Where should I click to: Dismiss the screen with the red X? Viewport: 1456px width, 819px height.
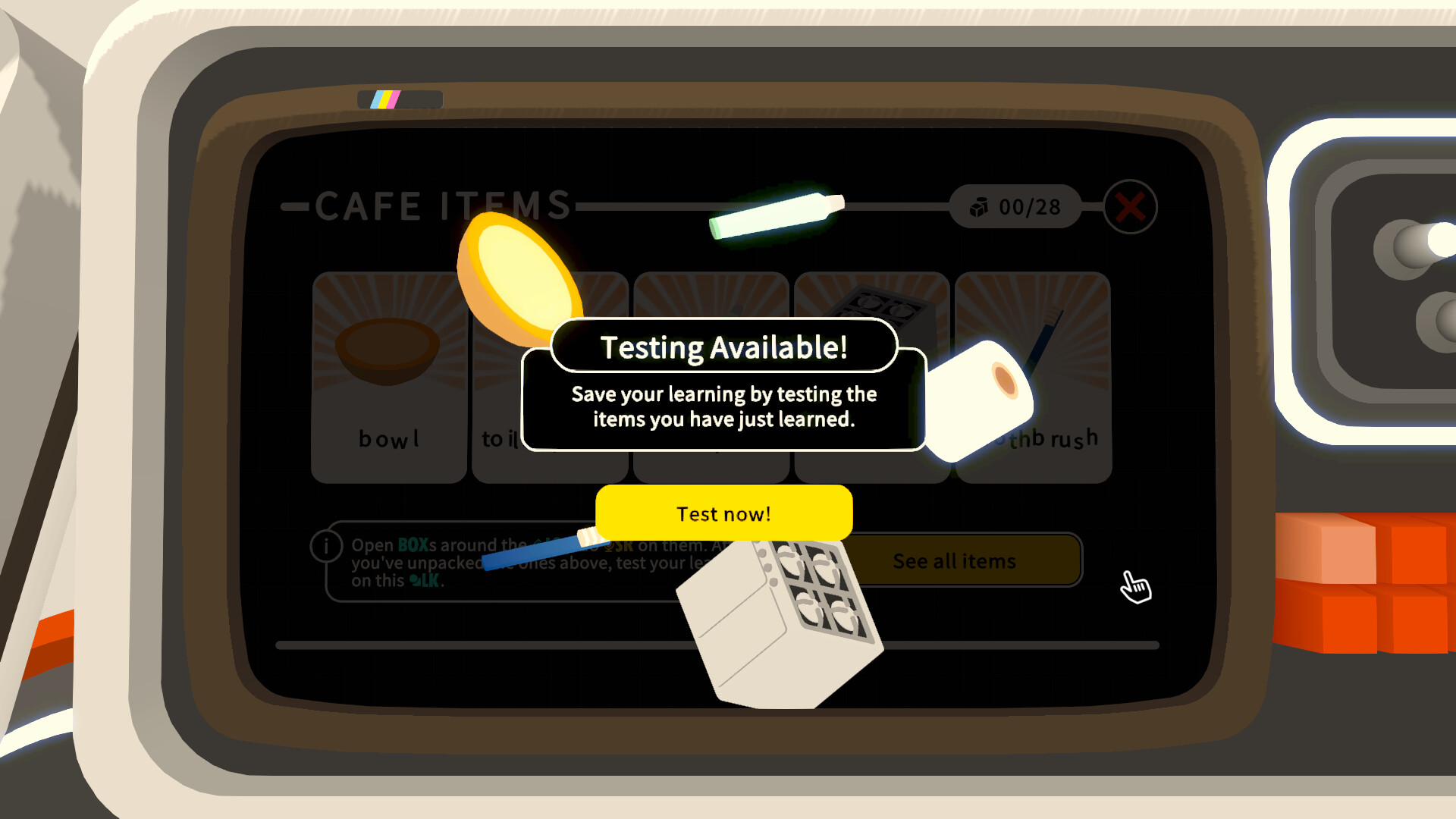click(x=1130, y=206)
